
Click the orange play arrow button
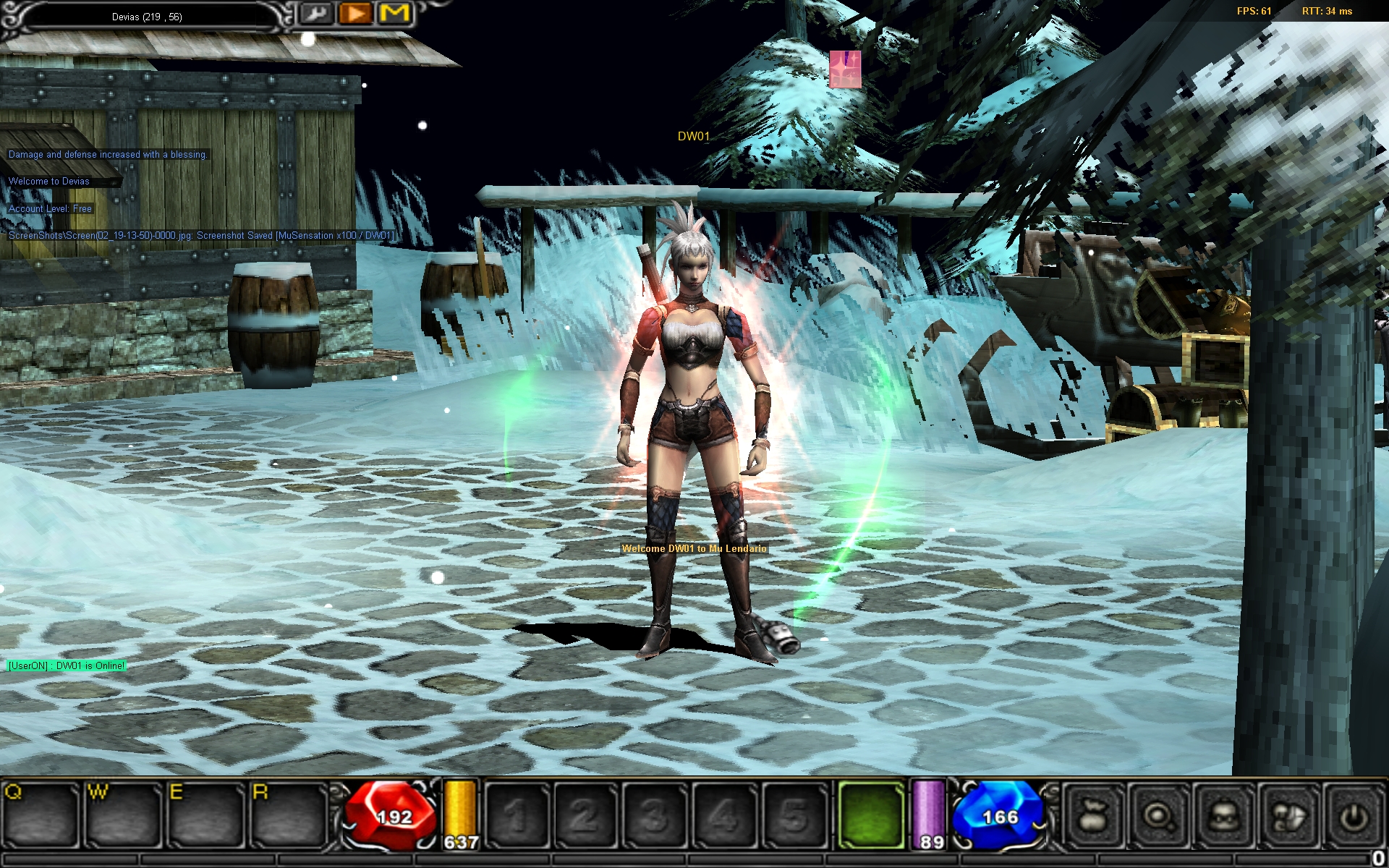[x=355, y=14]
